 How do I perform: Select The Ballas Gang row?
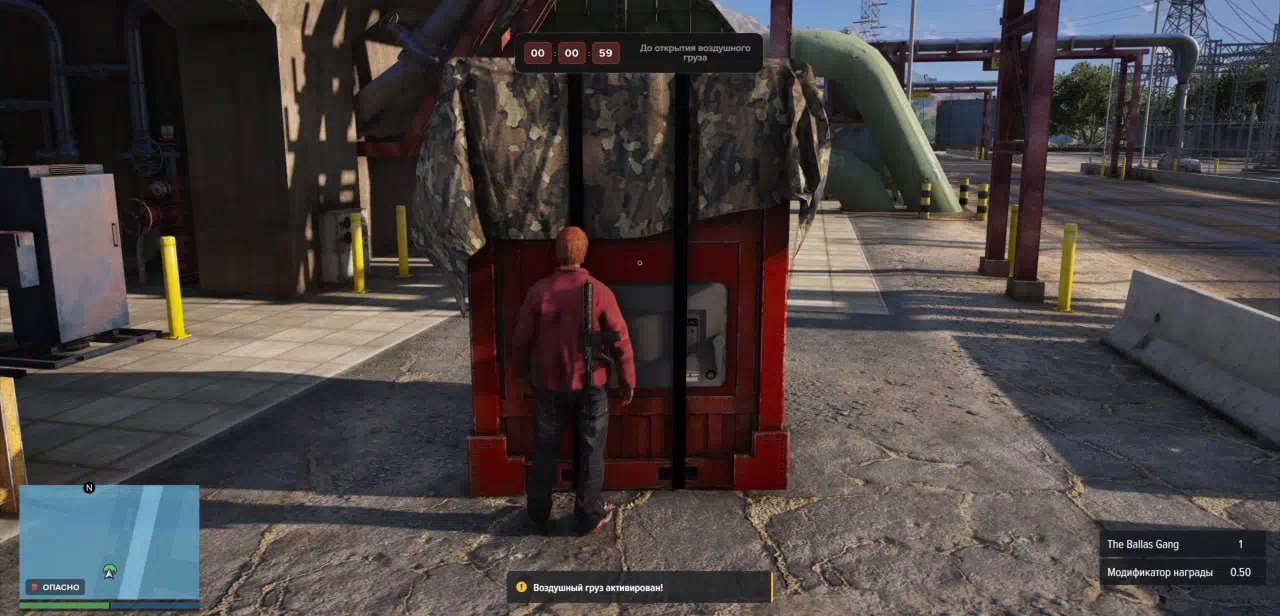point(1182,544)
